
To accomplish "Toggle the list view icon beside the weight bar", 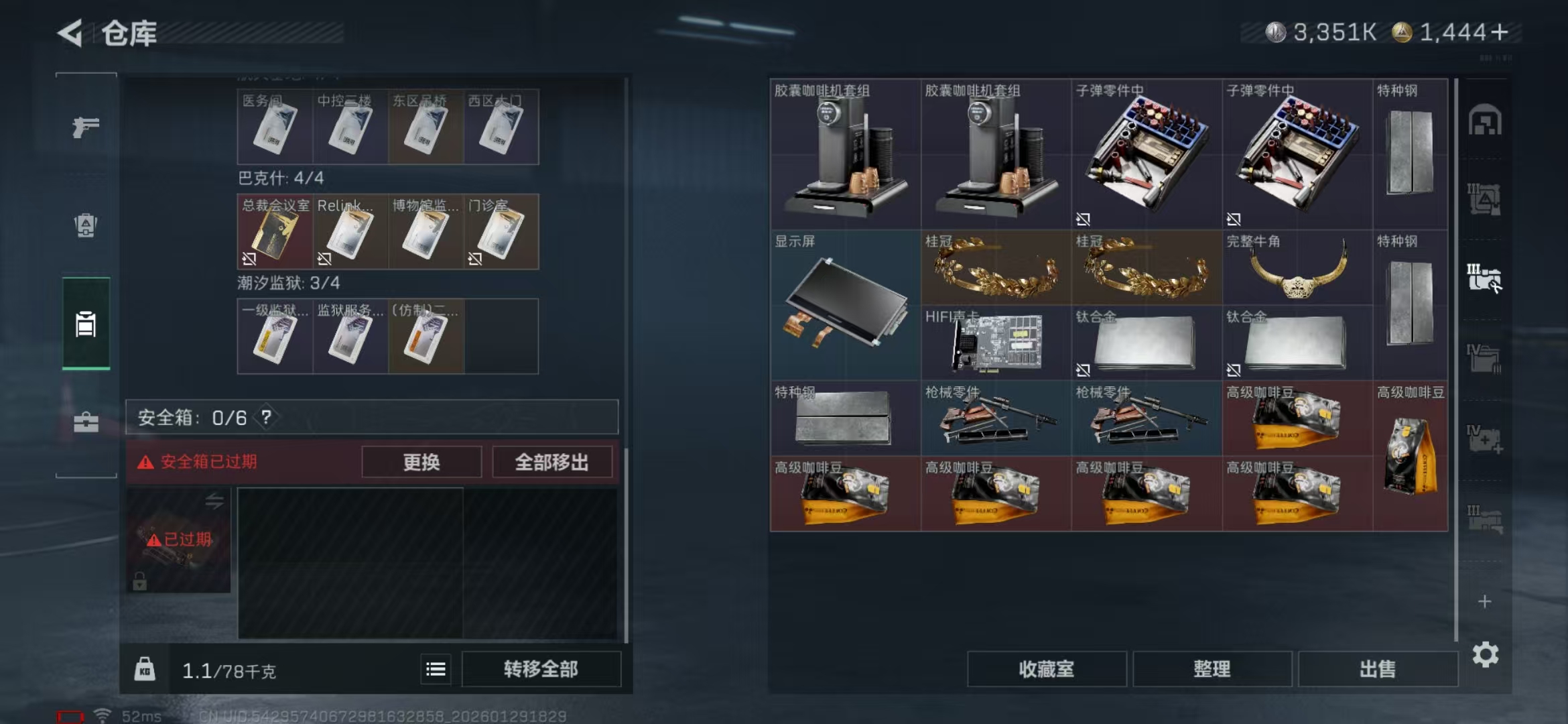I will [435, 668].
